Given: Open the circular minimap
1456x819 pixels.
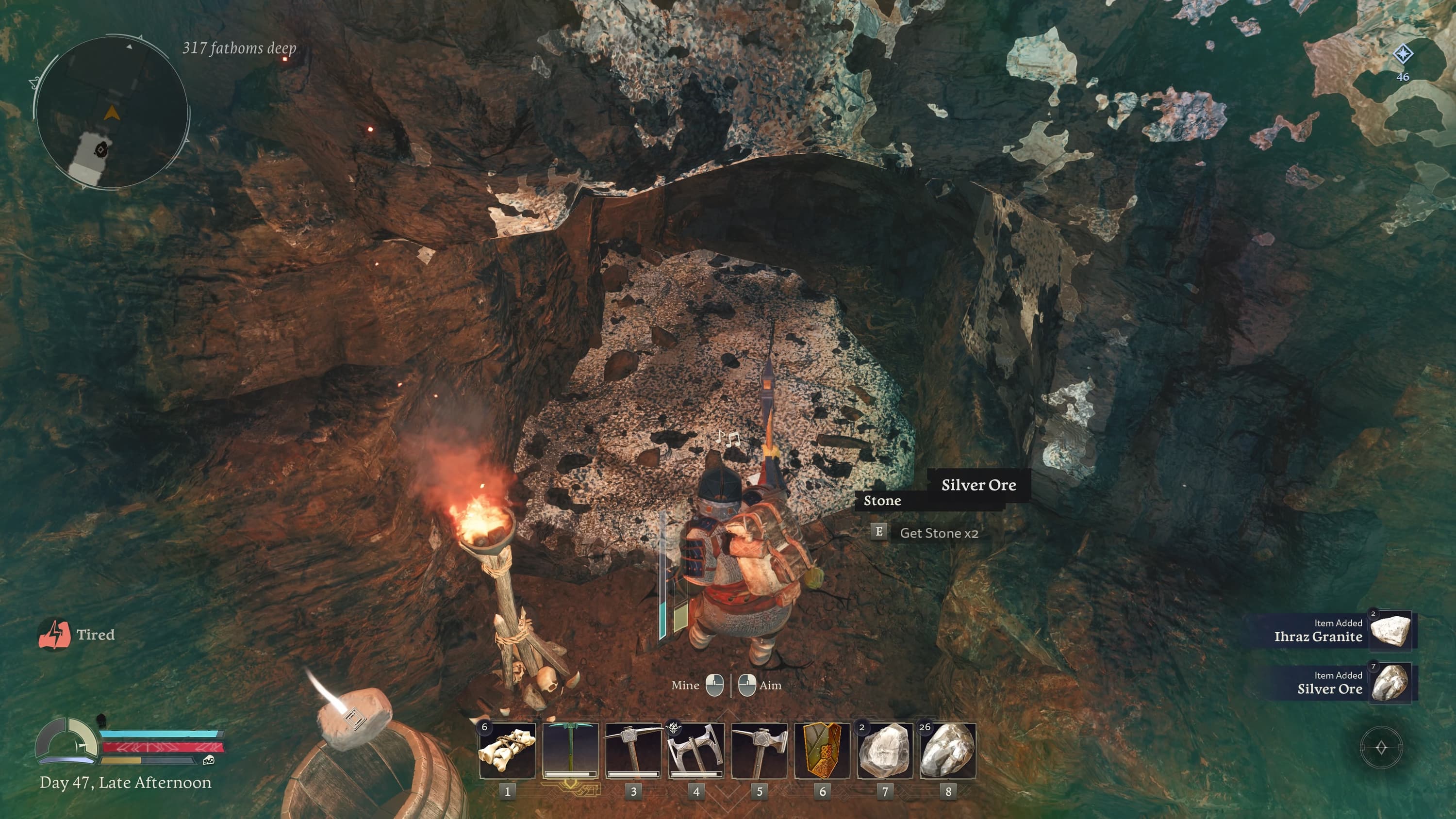Looking at the screenshot, I should tap(112, 113).
